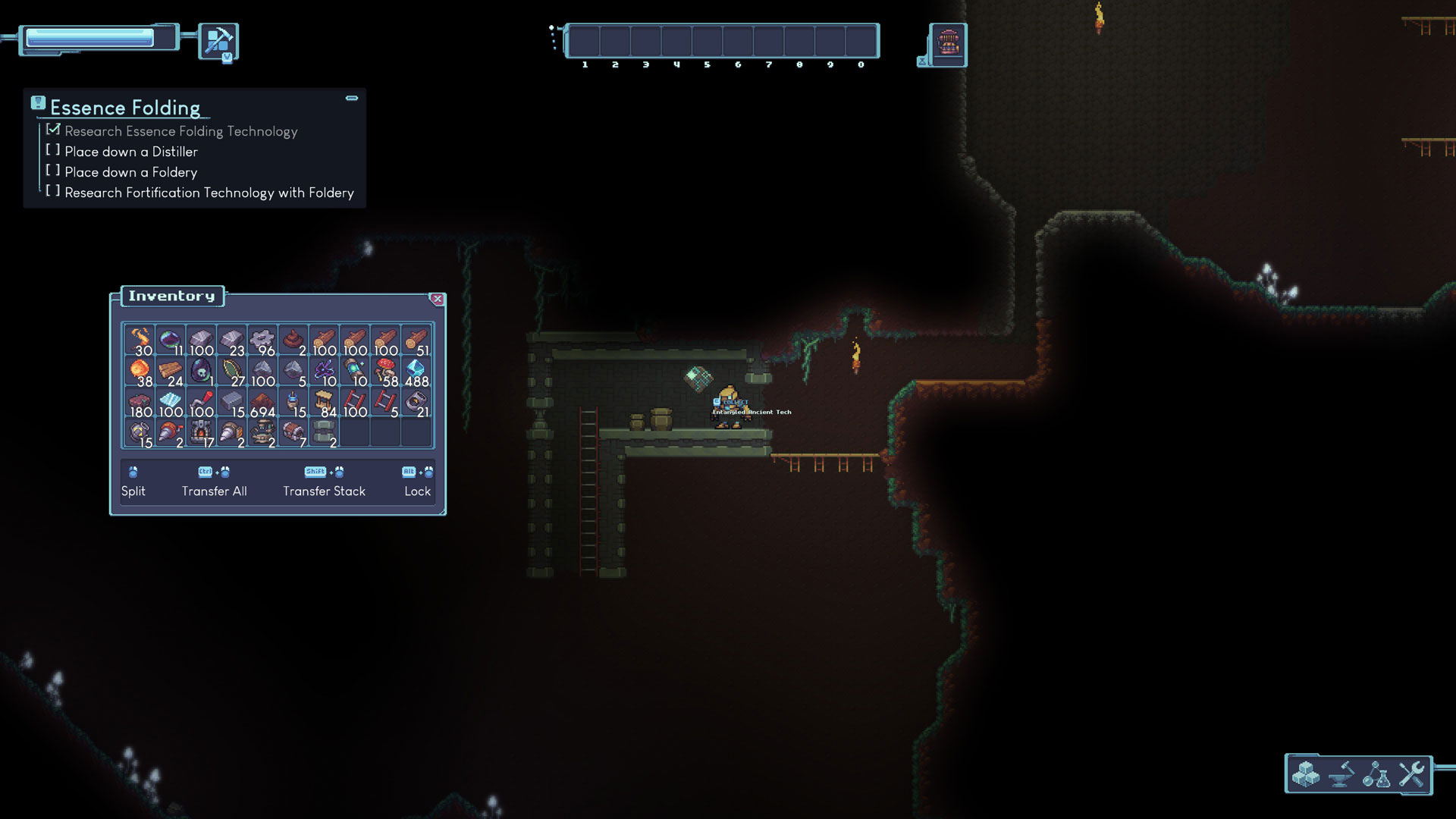Open the wrench and screwdriver tools menu
The image size is (1456, 819).
pyautogui.click(x=1412, y=774)
